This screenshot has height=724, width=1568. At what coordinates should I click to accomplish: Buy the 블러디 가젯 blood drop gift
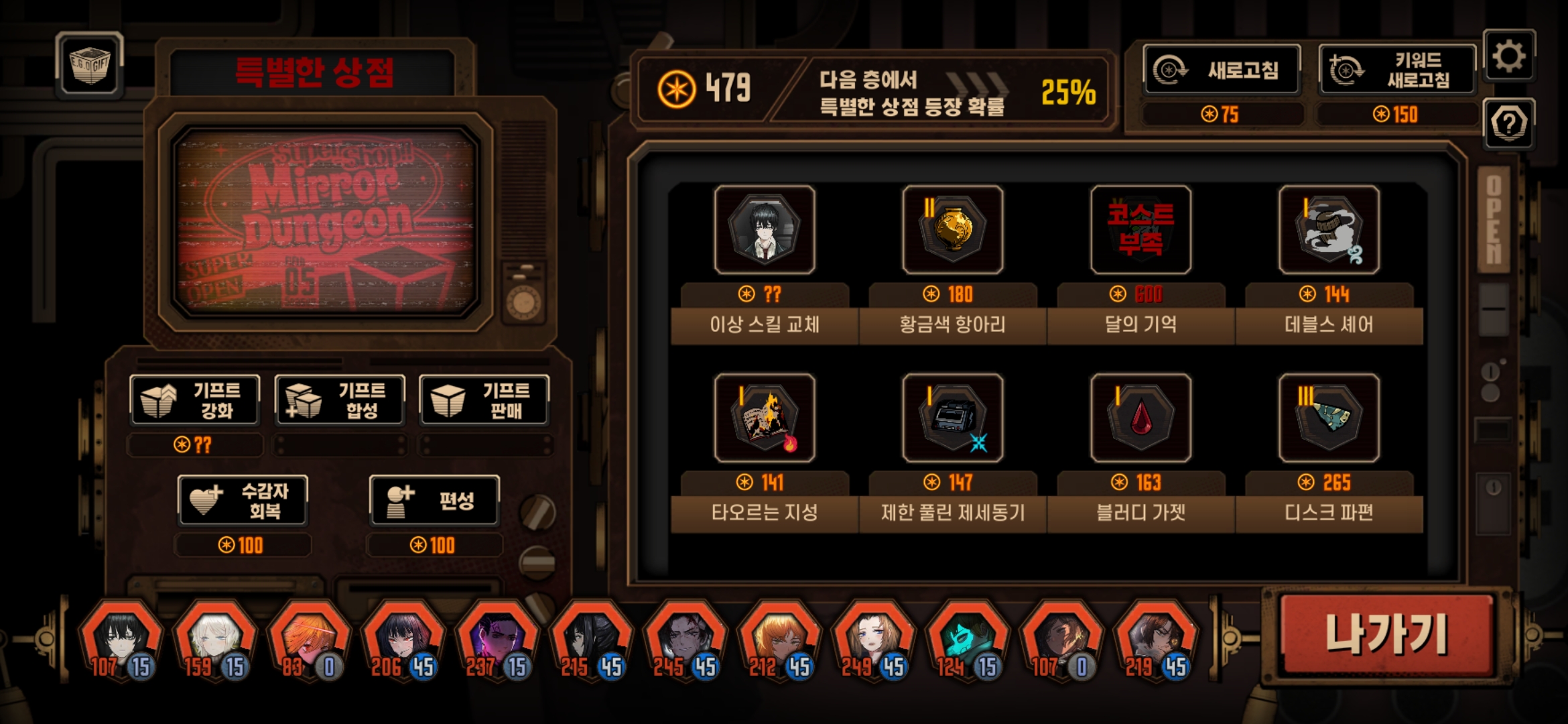(x=1140, y=418)
